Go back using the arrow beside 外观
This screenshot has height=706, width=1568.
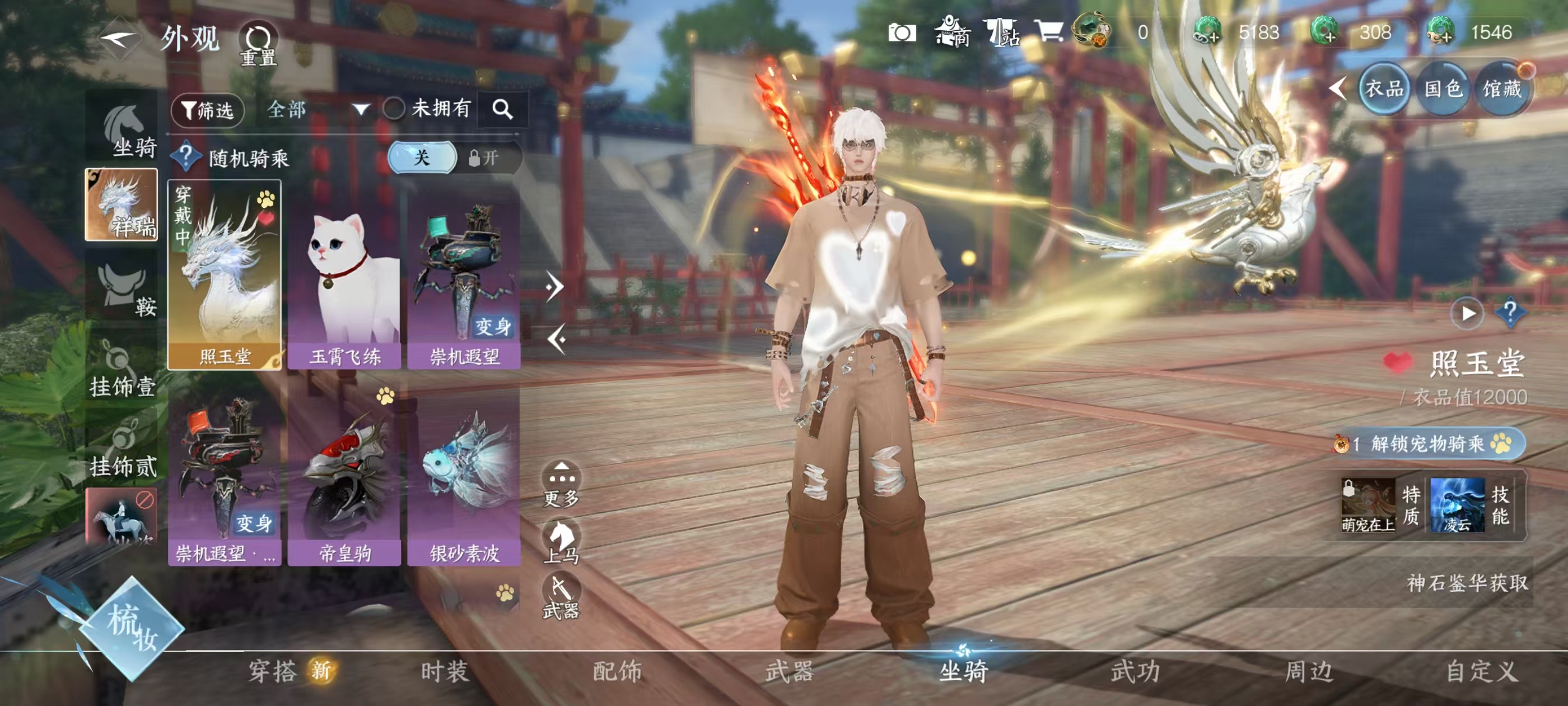tap(119, 40)
